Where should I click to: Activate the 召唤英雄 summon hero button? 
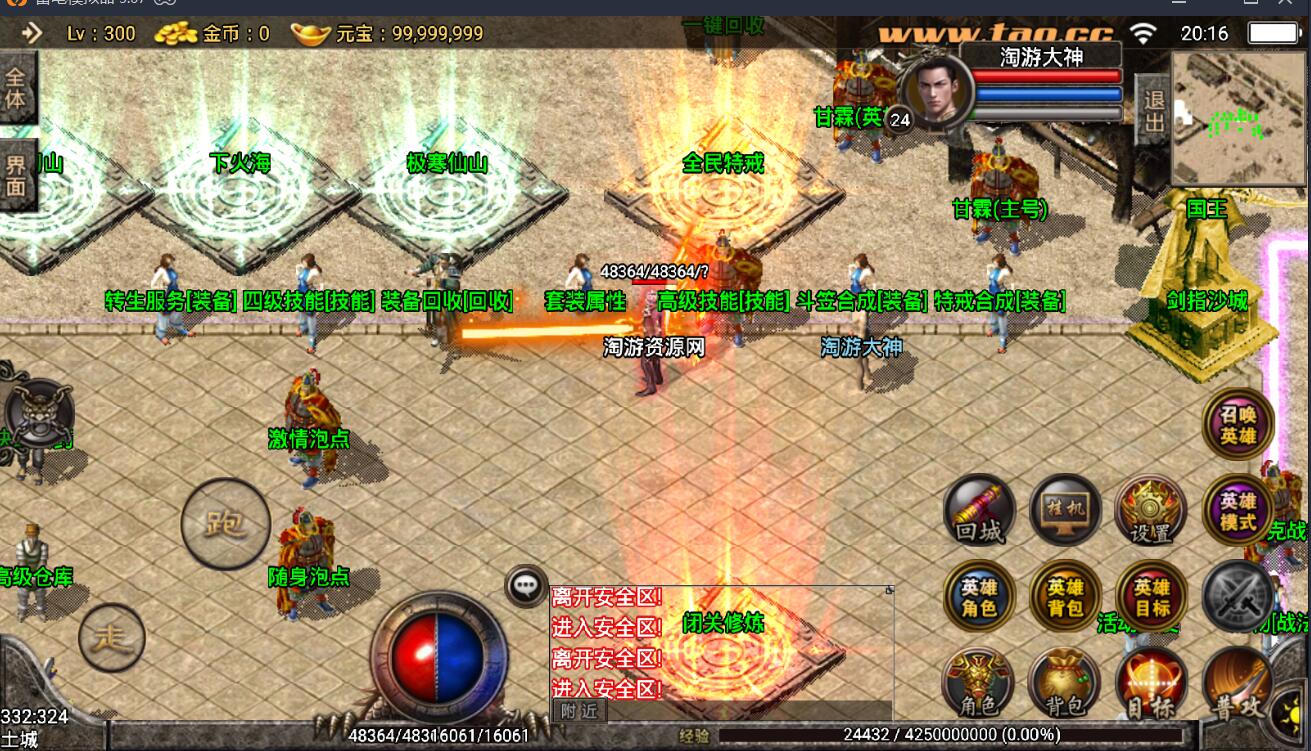(1238, 424)
